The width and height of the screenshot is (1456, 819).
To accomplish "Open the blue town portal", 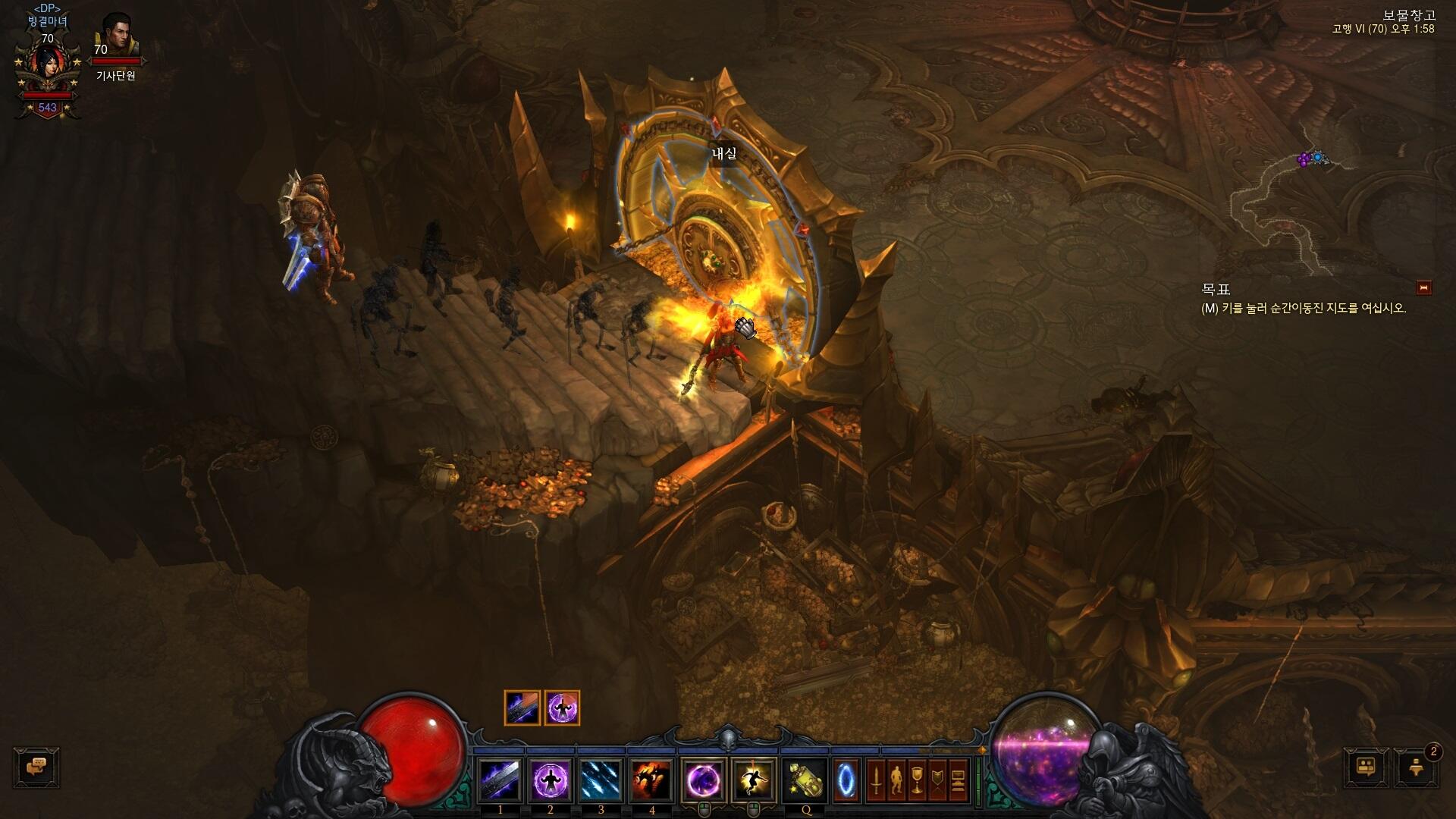I will (x=846, y=780).
